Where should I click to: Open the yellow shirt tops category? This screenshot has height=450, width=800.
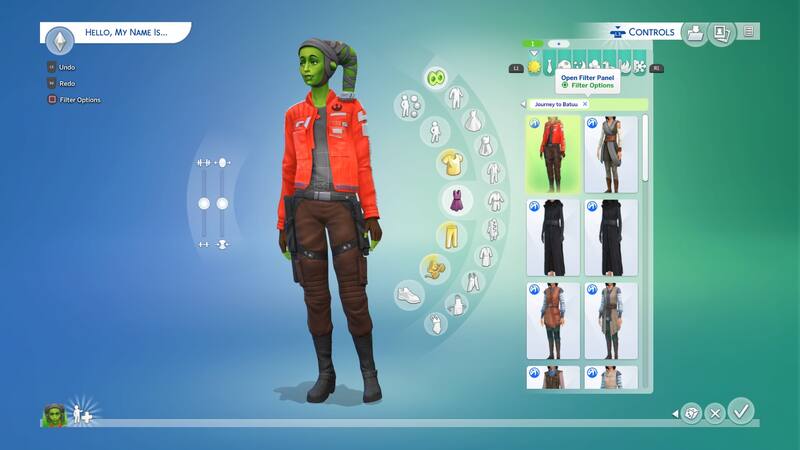pos(451,162)
